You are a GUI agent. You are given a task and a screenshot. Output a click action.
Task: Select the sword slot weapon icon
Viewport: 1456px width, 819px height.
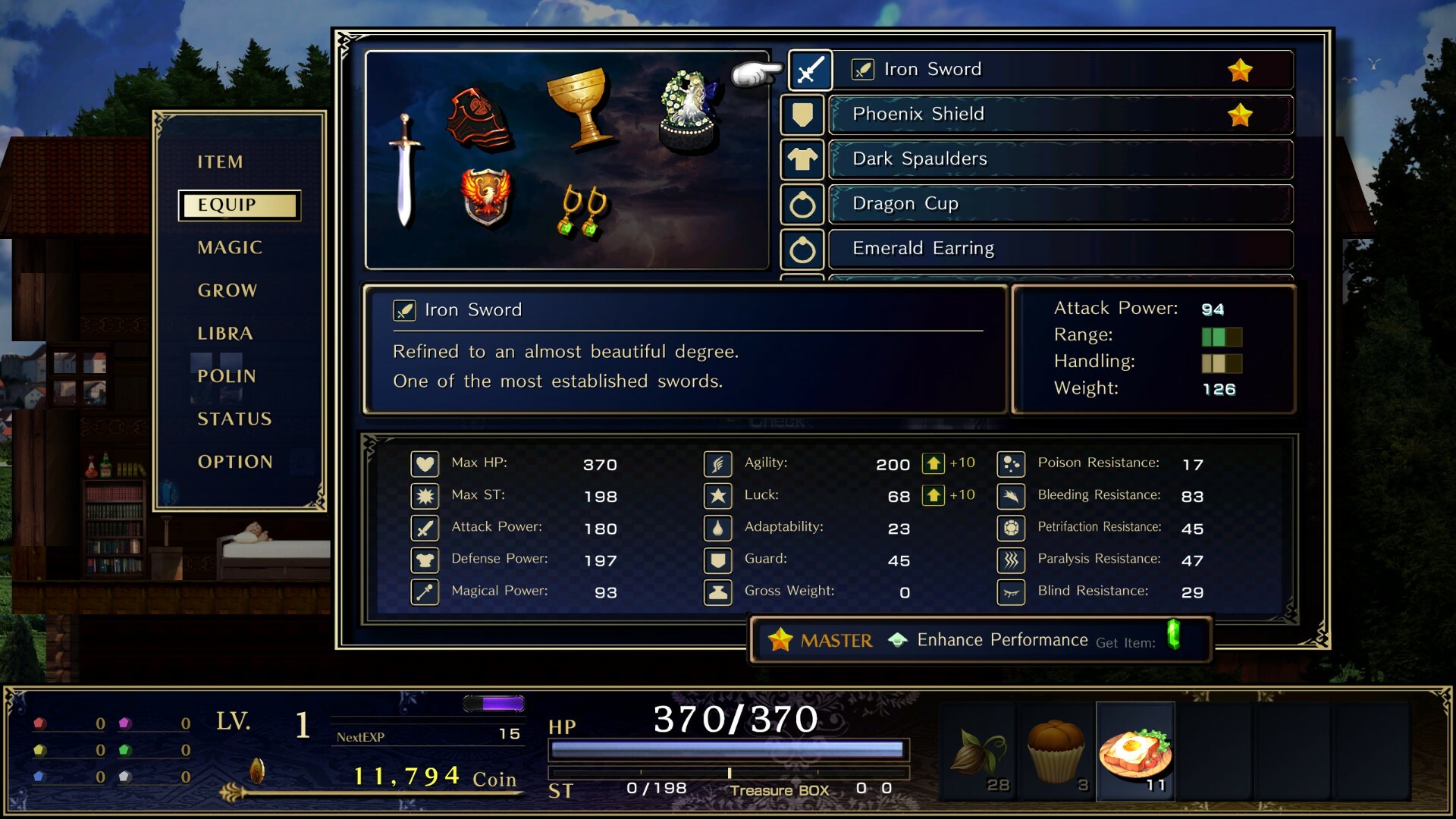point(809,70)
